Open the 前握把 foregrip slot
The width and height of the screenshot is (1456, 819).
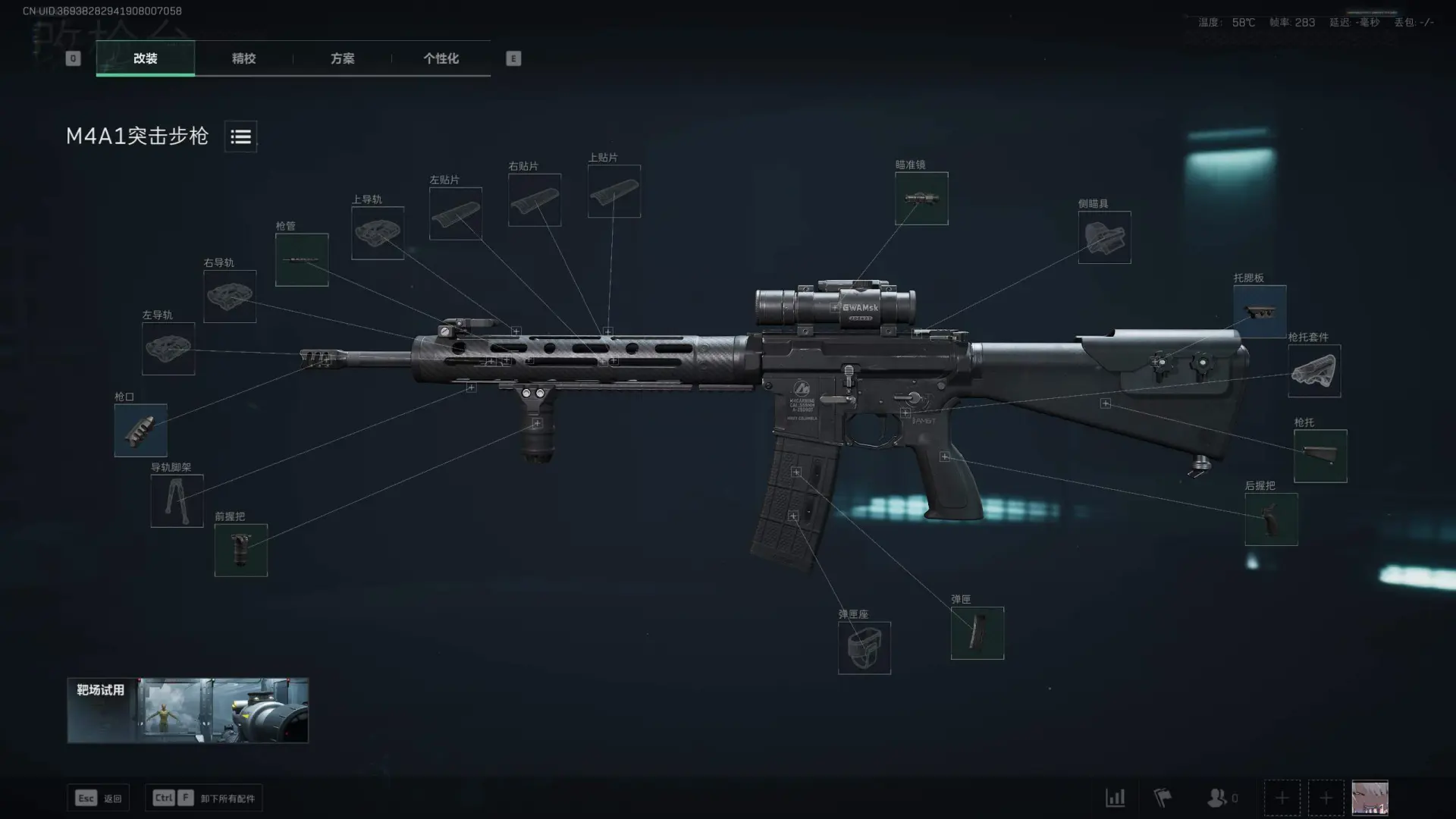(240, 550)
